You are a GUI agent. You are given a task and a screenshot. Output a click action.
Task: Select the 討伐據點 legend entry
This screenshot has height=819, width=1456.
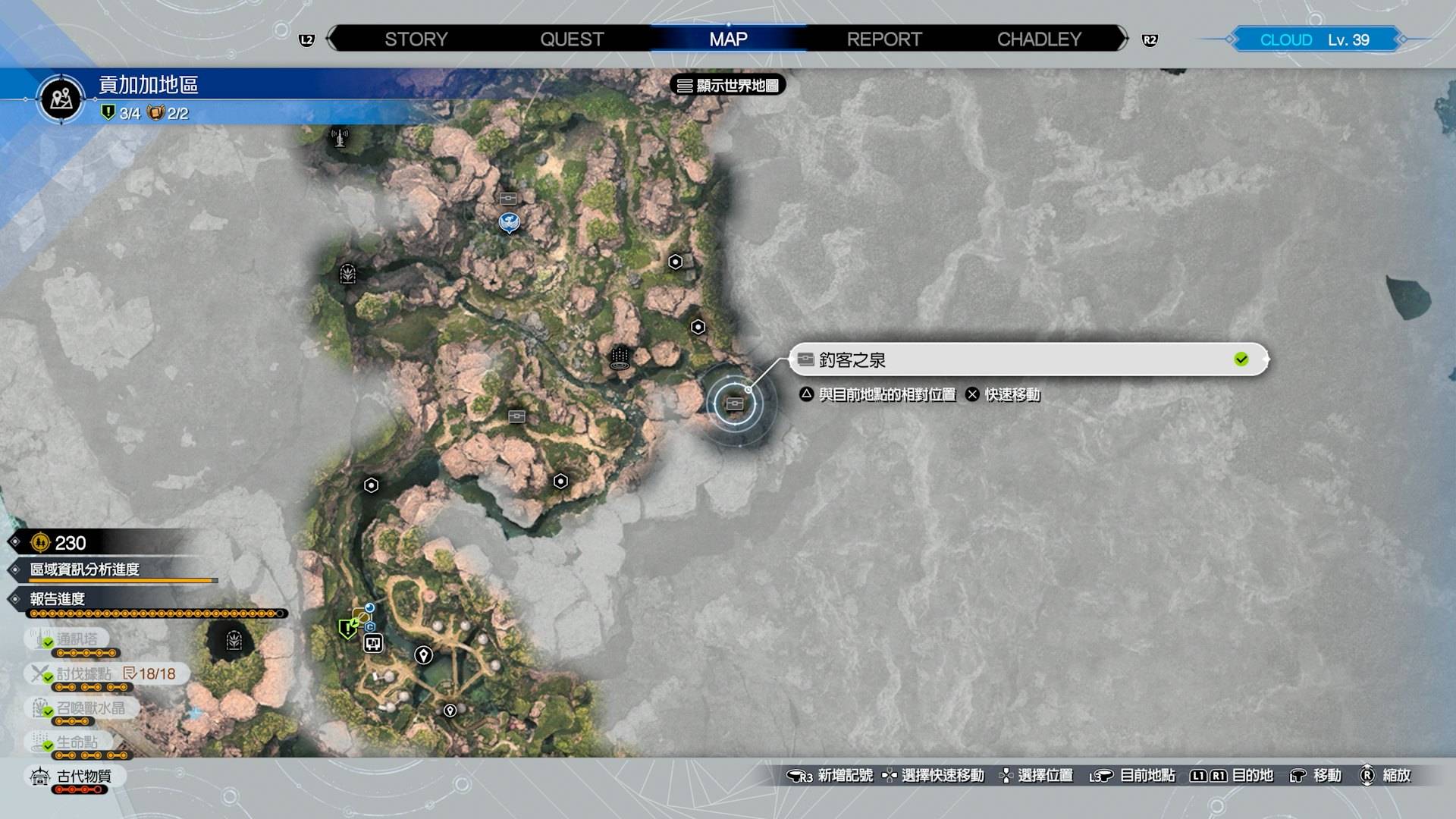click(x=83, y=673)
